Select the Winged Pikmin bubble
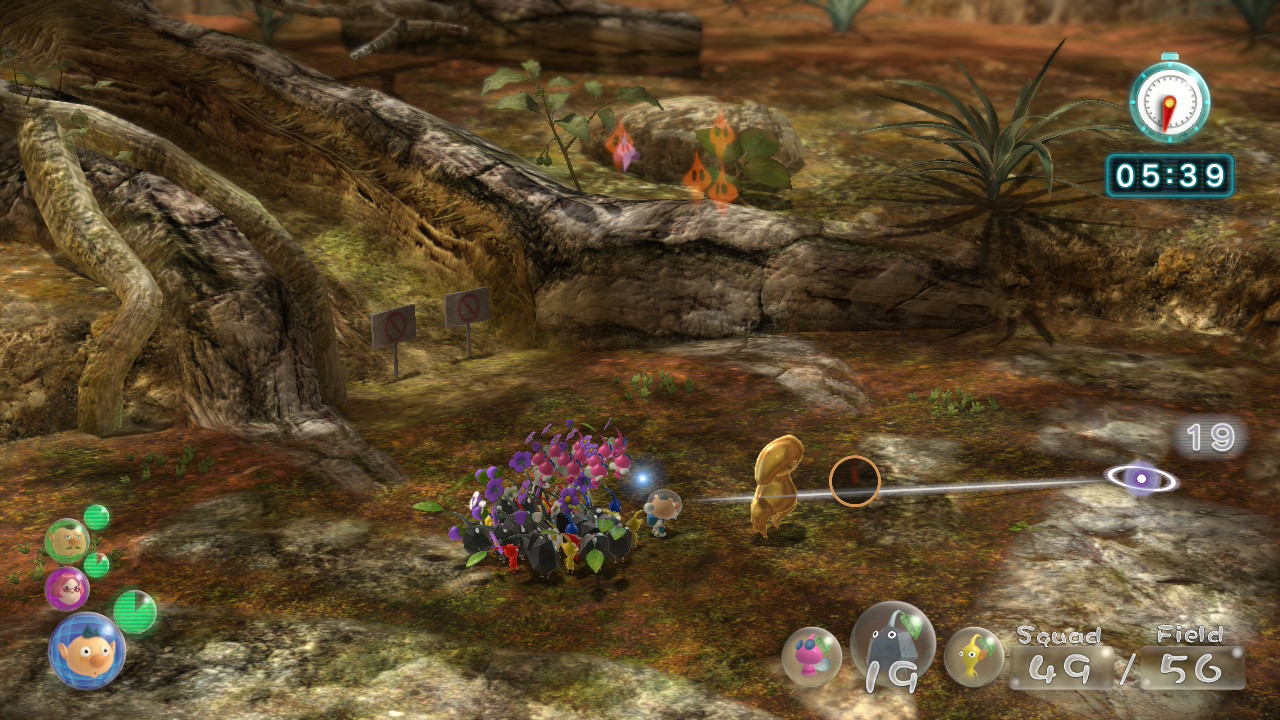Viewport: 1280px width, 720px height. click(811, 656)
